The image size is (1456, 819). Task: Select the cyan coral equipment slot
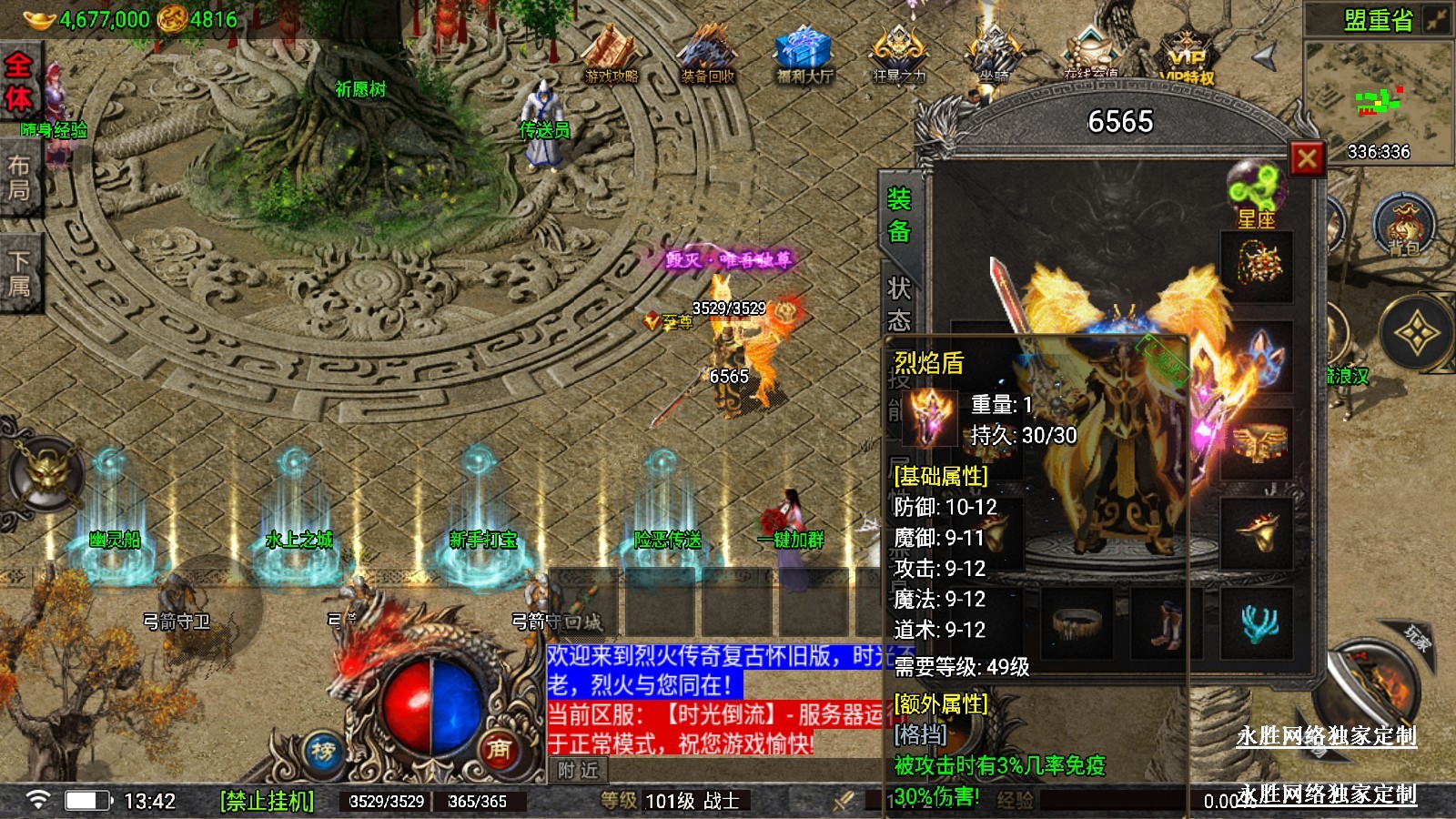[x=1257, y=622]
